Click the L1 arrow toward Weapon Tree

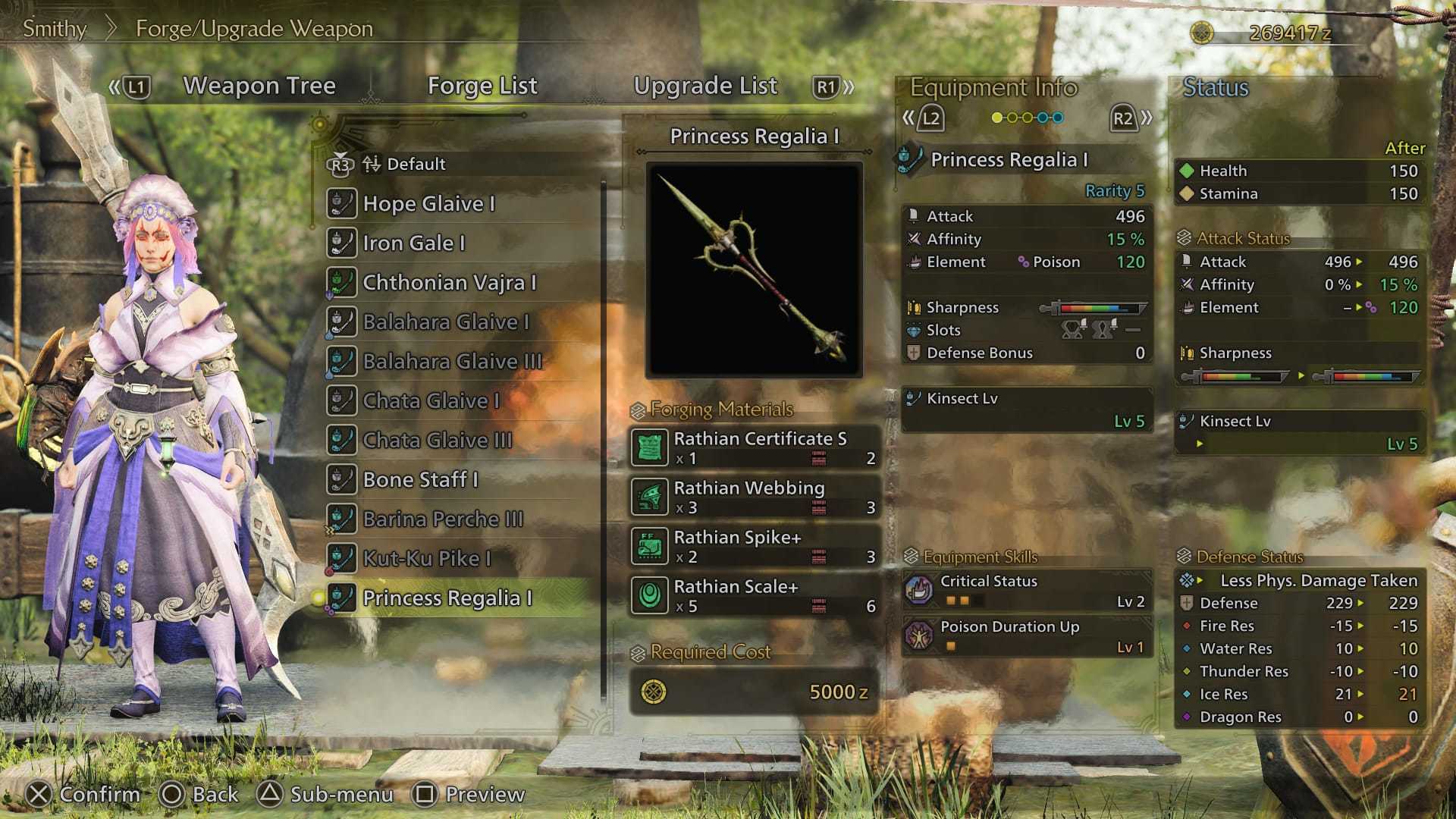[133, 86]
